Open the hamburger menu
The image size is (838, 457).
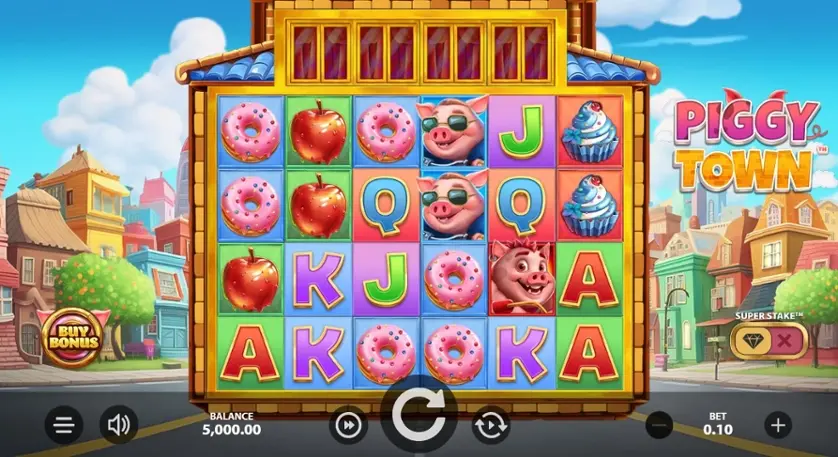click(x=64, y=426)
